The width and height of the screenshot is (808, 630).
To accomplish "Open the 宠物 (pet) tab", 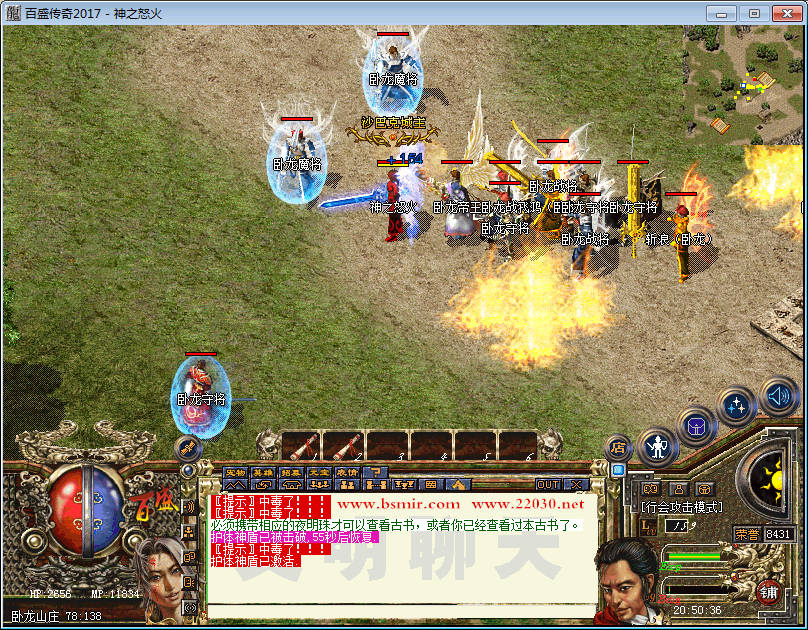I will point(235,472).
